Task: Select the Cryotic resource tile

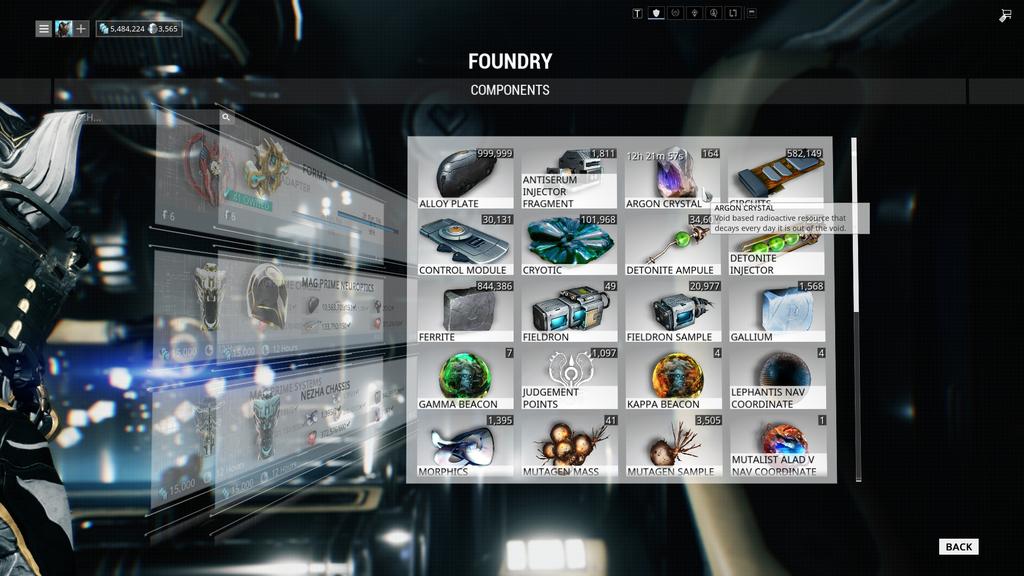Action: click(569, 245)
